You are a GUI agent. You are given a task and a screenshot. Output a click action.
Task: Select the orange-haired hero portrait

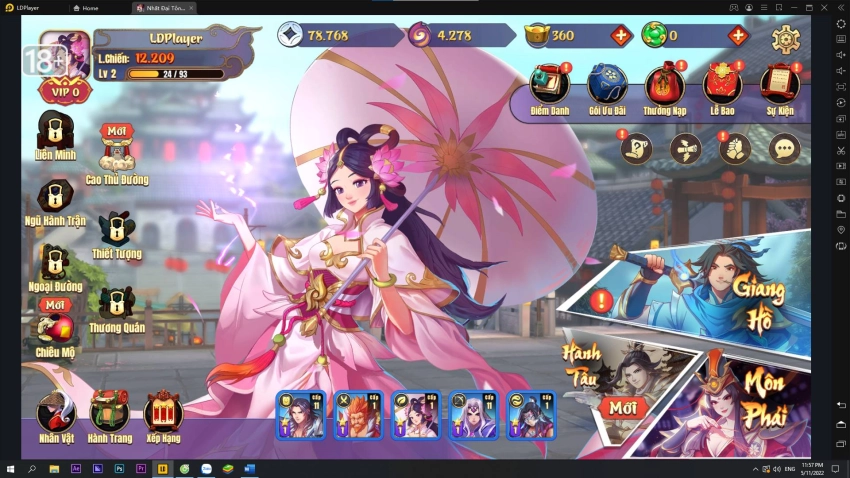click(x=357, y=415)
